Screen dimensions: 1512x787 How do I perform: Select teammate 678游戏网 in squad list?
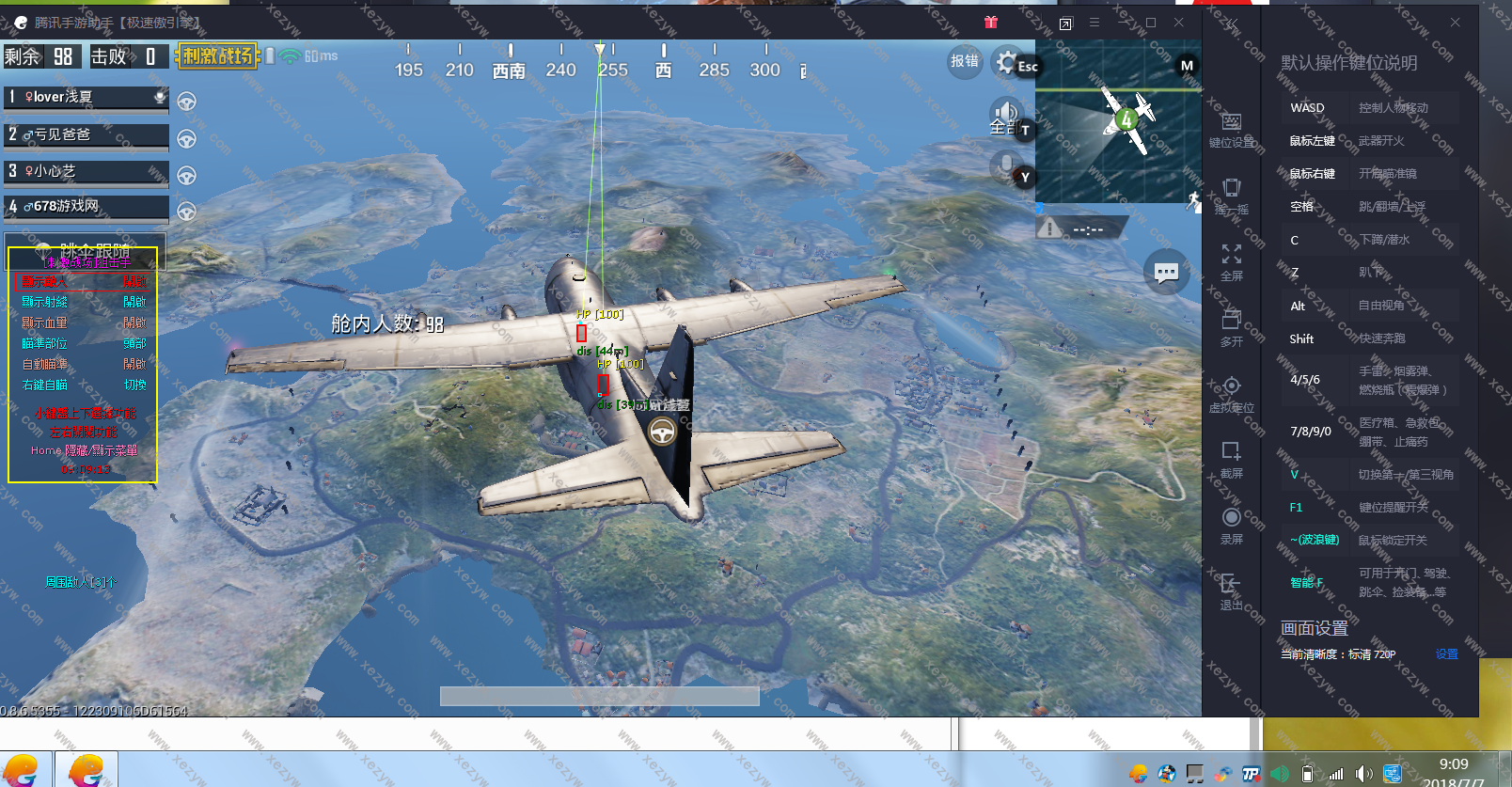pos(86,206)
